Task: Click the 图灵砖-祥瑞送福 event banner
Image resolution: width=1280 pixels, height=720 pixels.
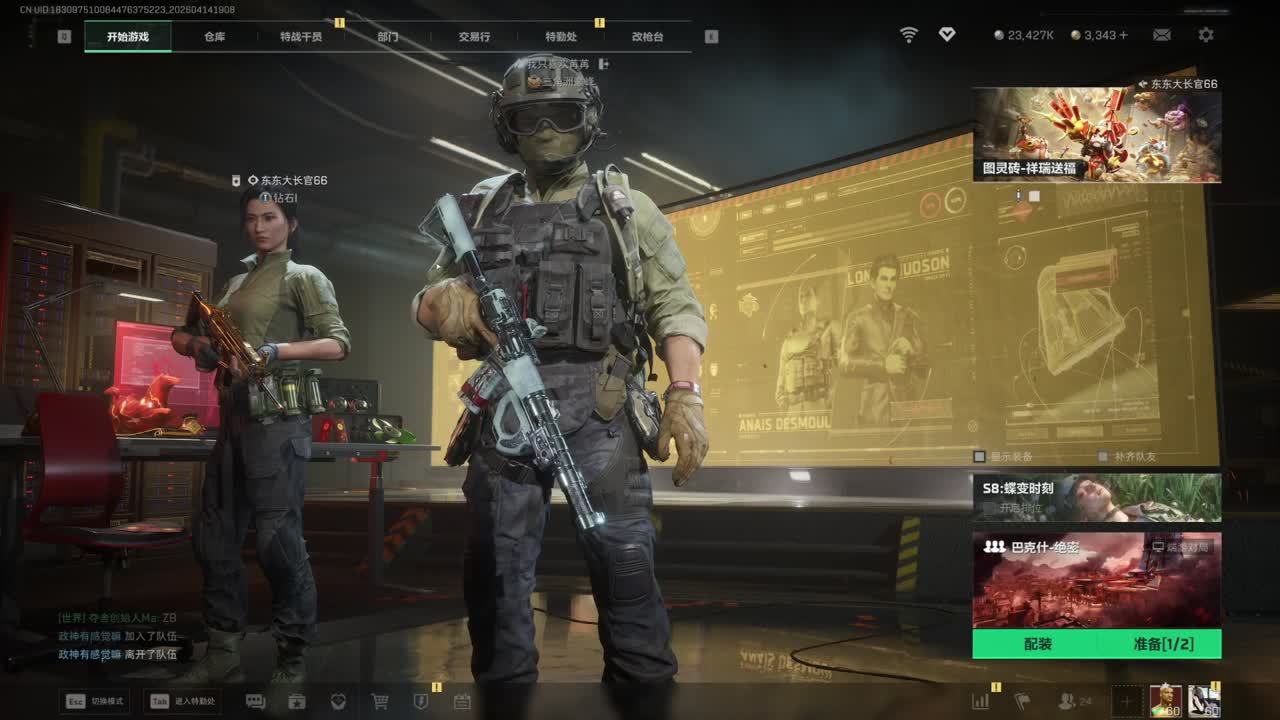Action: [x=1096, y=134]
